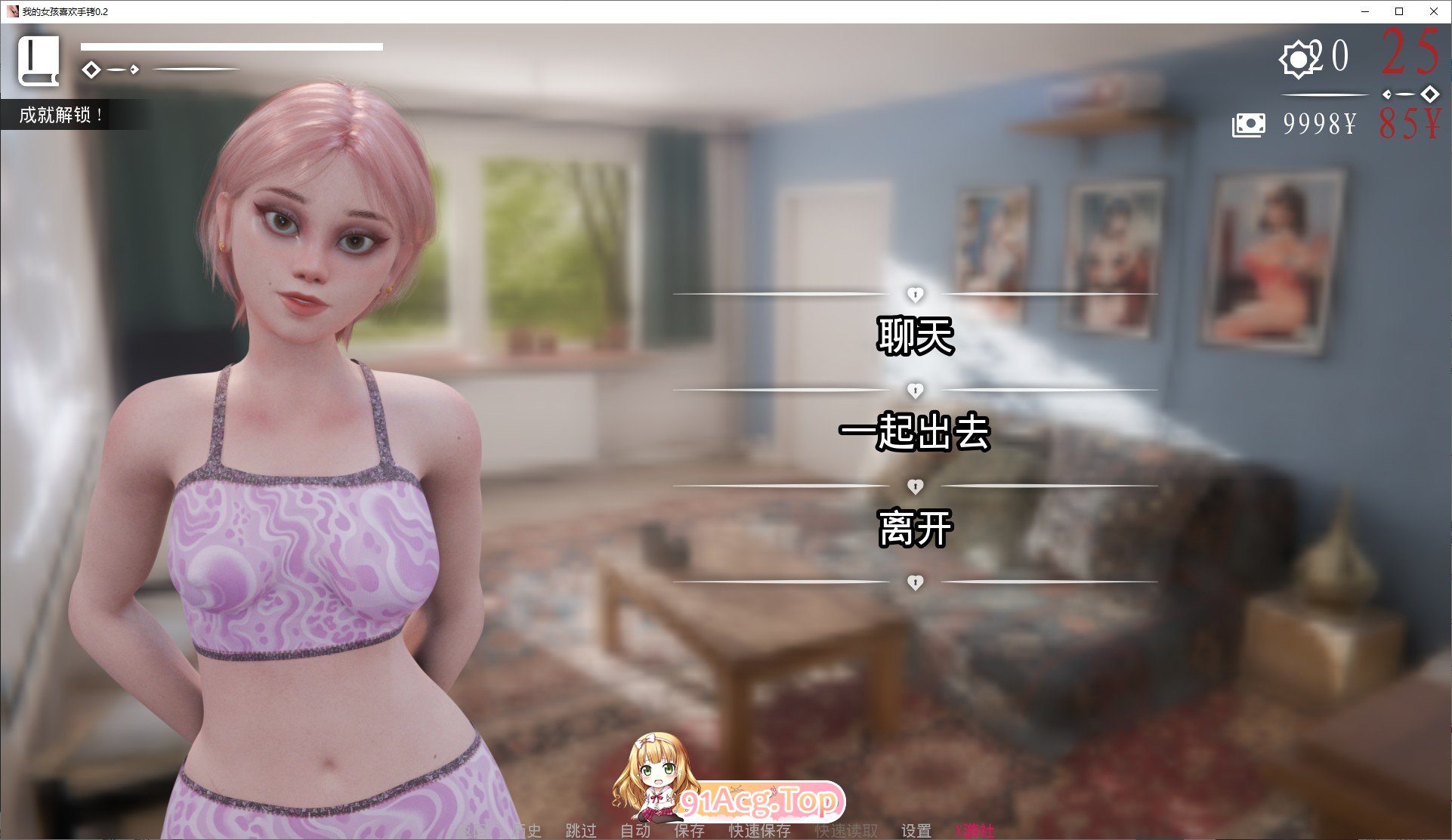Open the 设置 settings menu
The width and height of the screenshot is (1452, 840).
coord(918,831)
